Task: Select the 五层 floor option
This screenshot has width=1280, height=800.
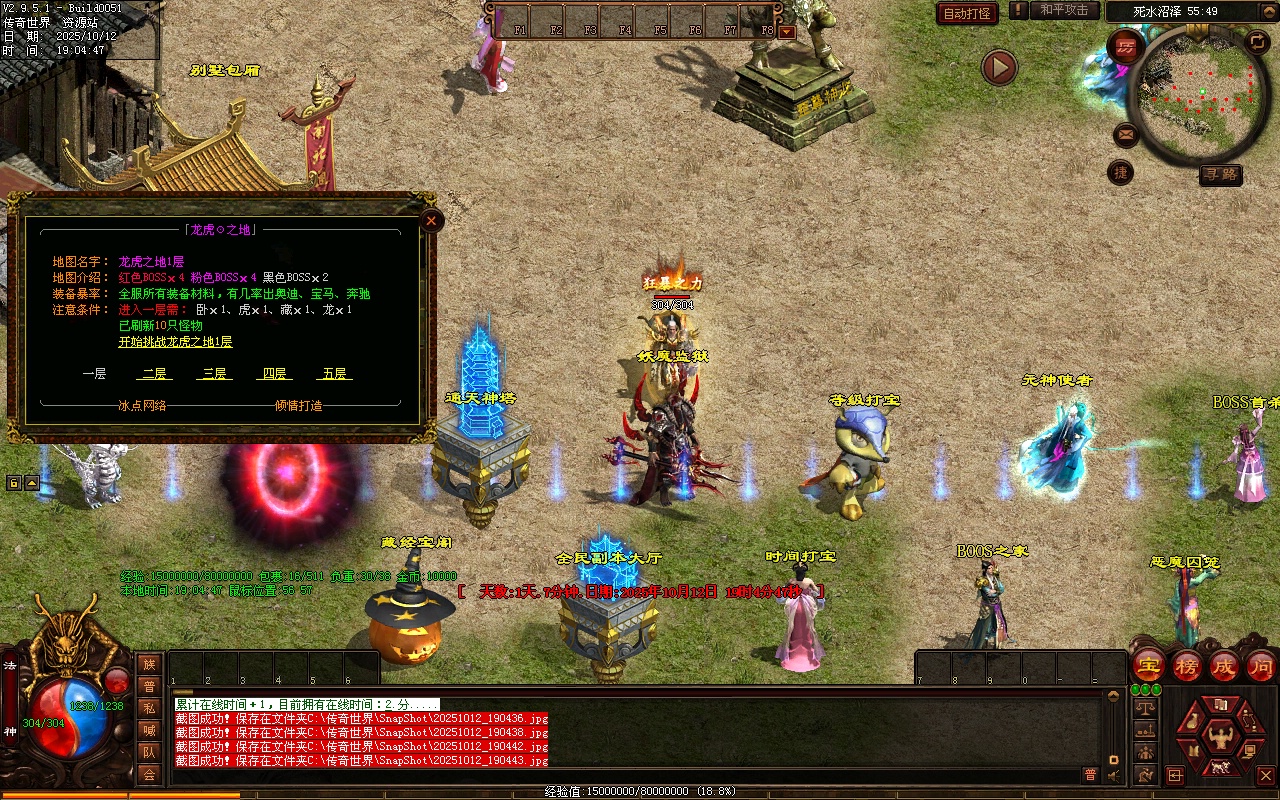Action: [334, 374]
